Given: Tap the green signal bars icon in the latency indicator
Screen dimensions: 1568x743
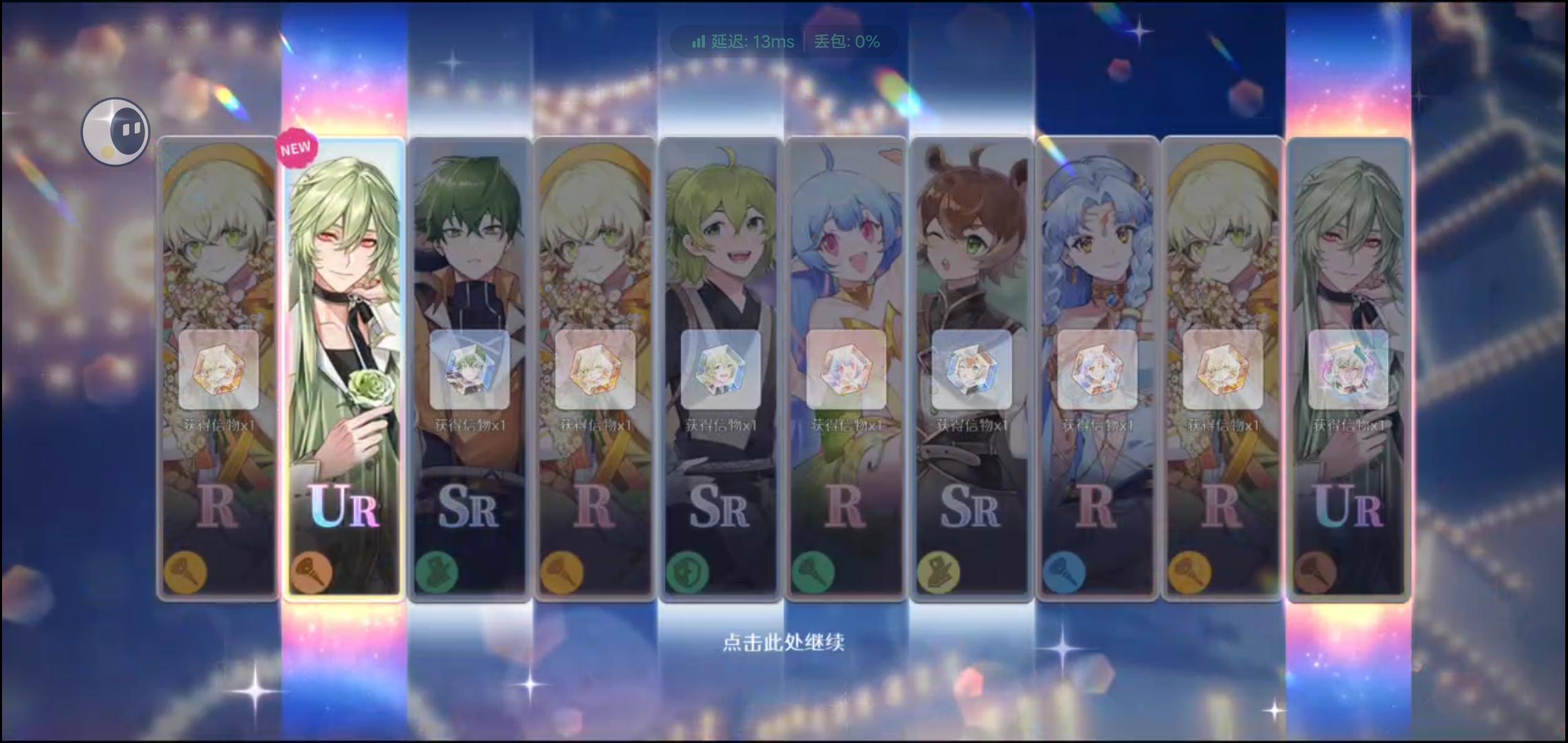Looking at the screenshot, I should coord(697,42).
